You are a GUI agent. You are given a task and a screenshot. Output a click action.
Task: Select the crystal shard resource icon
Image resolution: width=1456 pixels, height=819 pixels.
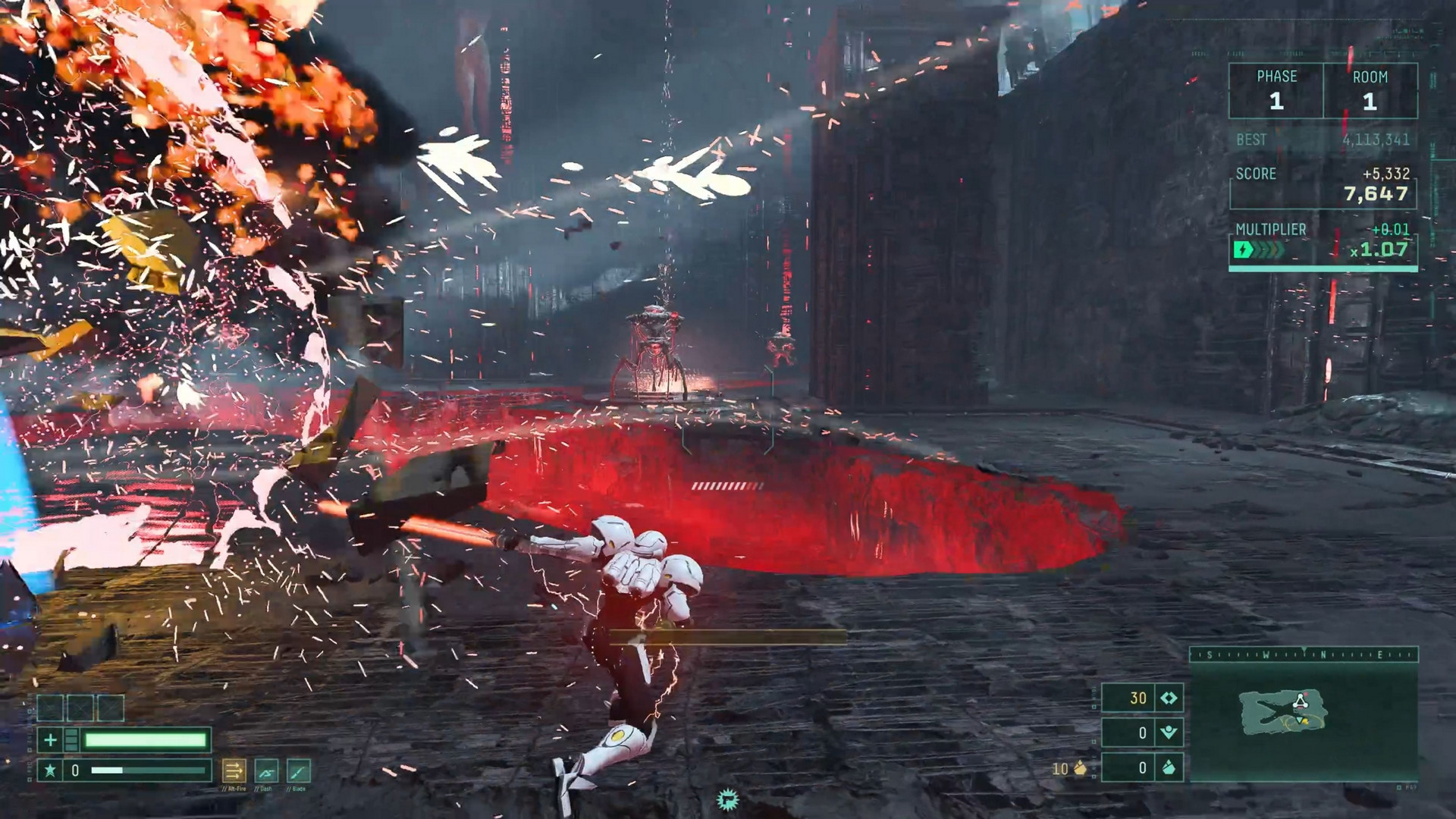tap(1169, 767)
